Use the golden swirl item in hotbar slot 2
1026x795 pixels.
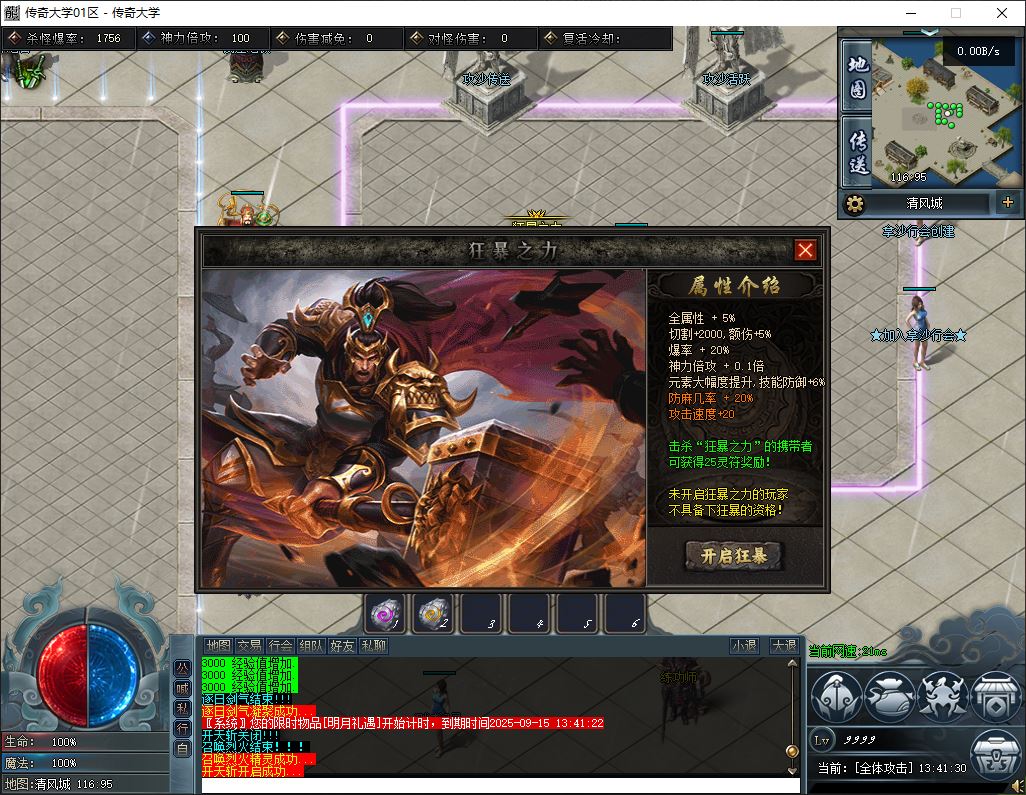[x=432, y=613]
